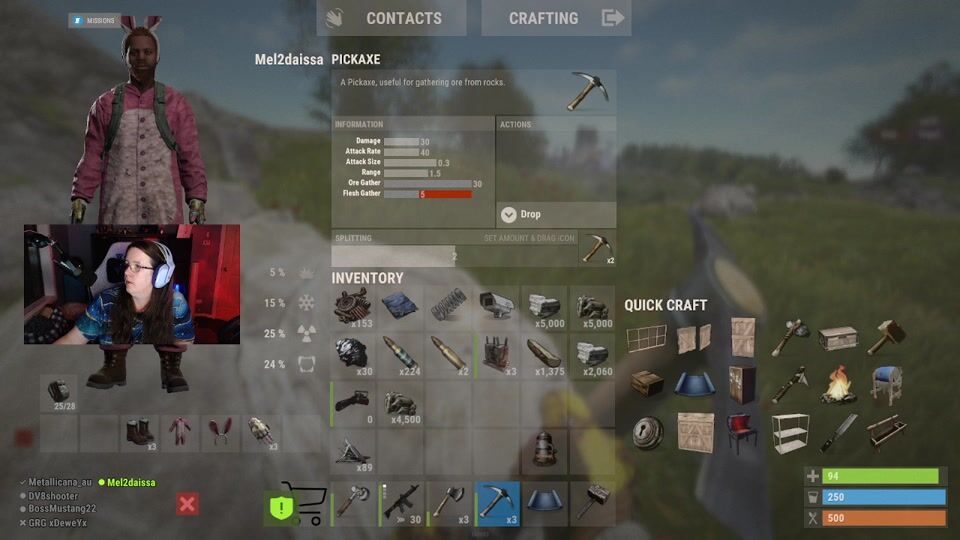Click the red X button
Image resolution: width=960 pixels, height=540 pixels.
[187, 503]
